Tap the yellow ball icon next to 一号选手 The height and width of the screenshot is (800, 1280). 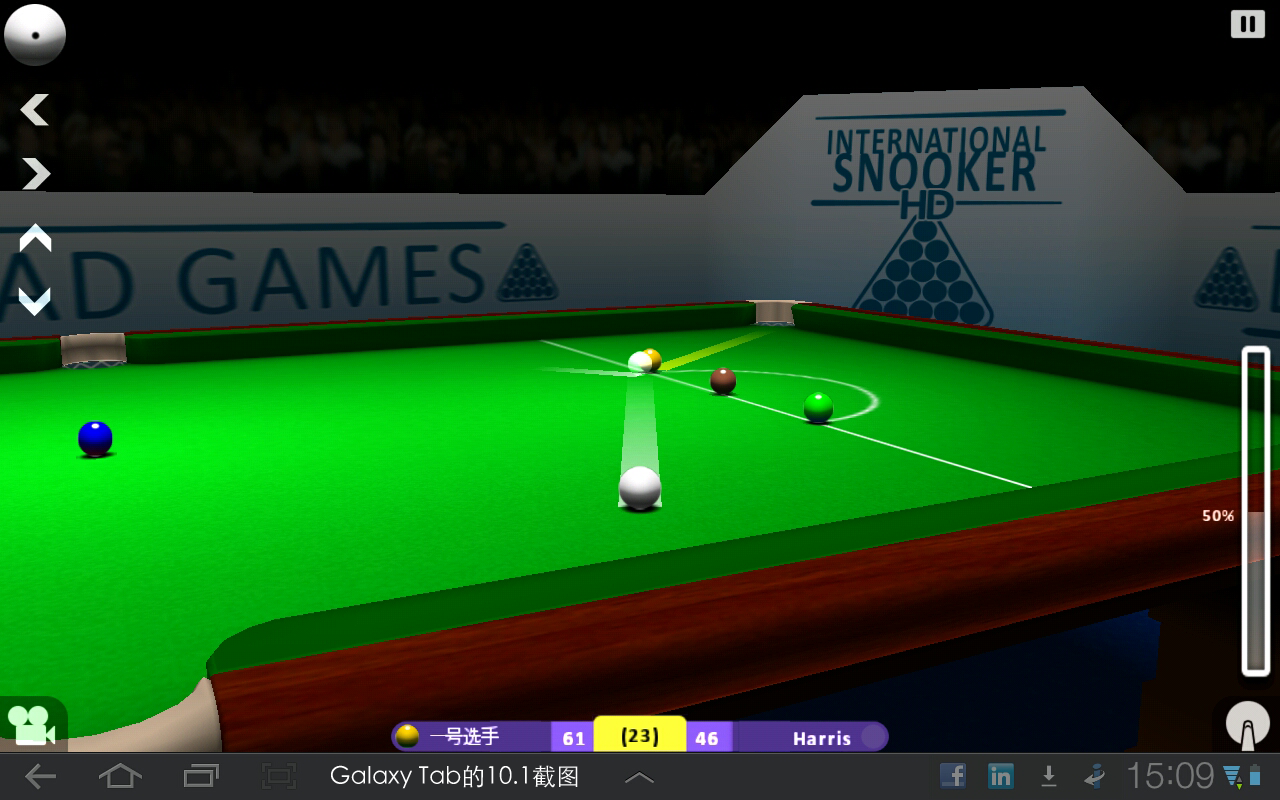[x=408, y=736]
